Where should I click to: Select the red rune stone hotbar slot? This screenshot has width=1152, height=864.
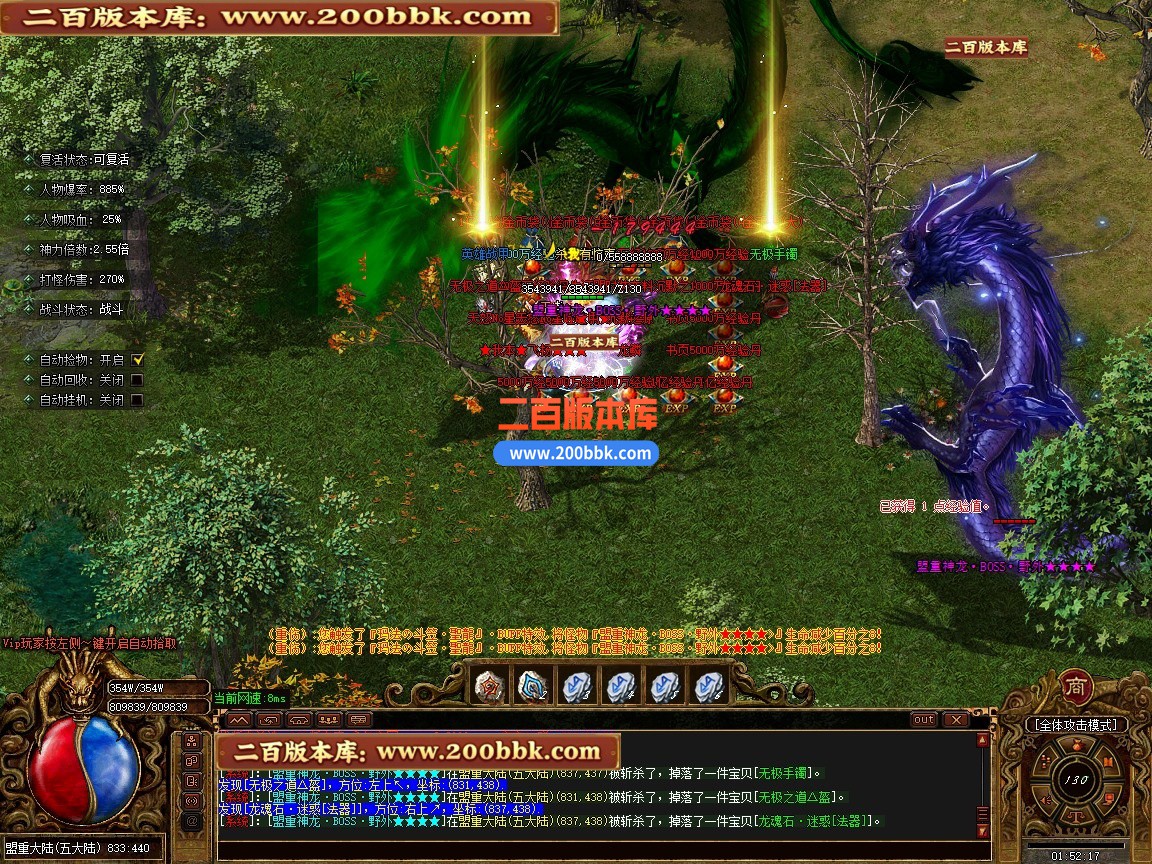pyautogui.click(x=489, y=686)
